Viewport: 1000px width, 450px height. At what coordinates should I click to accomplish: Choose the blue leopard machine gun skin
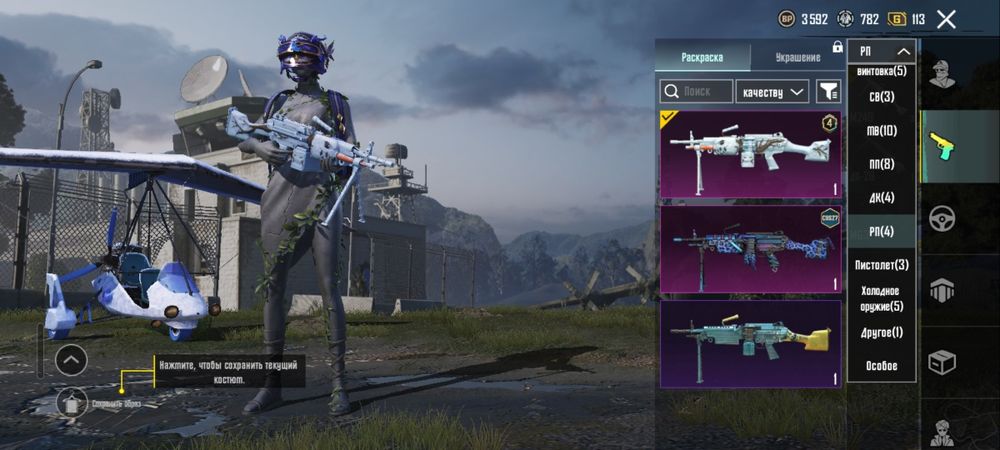pos(750,250)
